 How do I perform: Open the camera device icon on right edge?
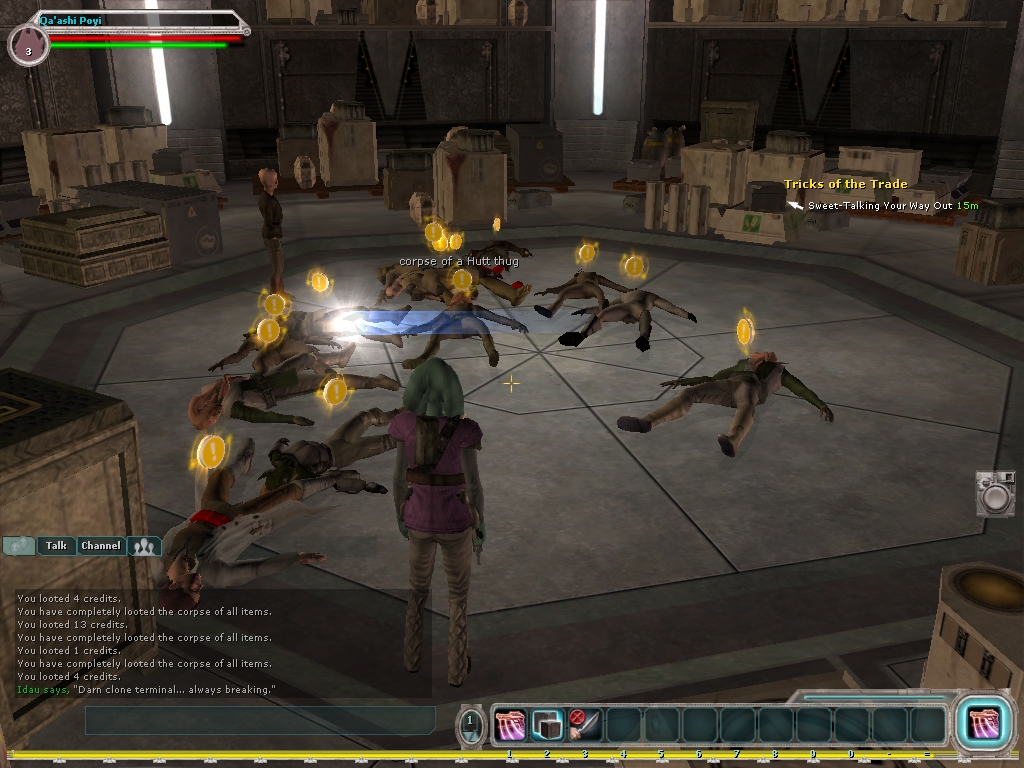pos(994,494)
